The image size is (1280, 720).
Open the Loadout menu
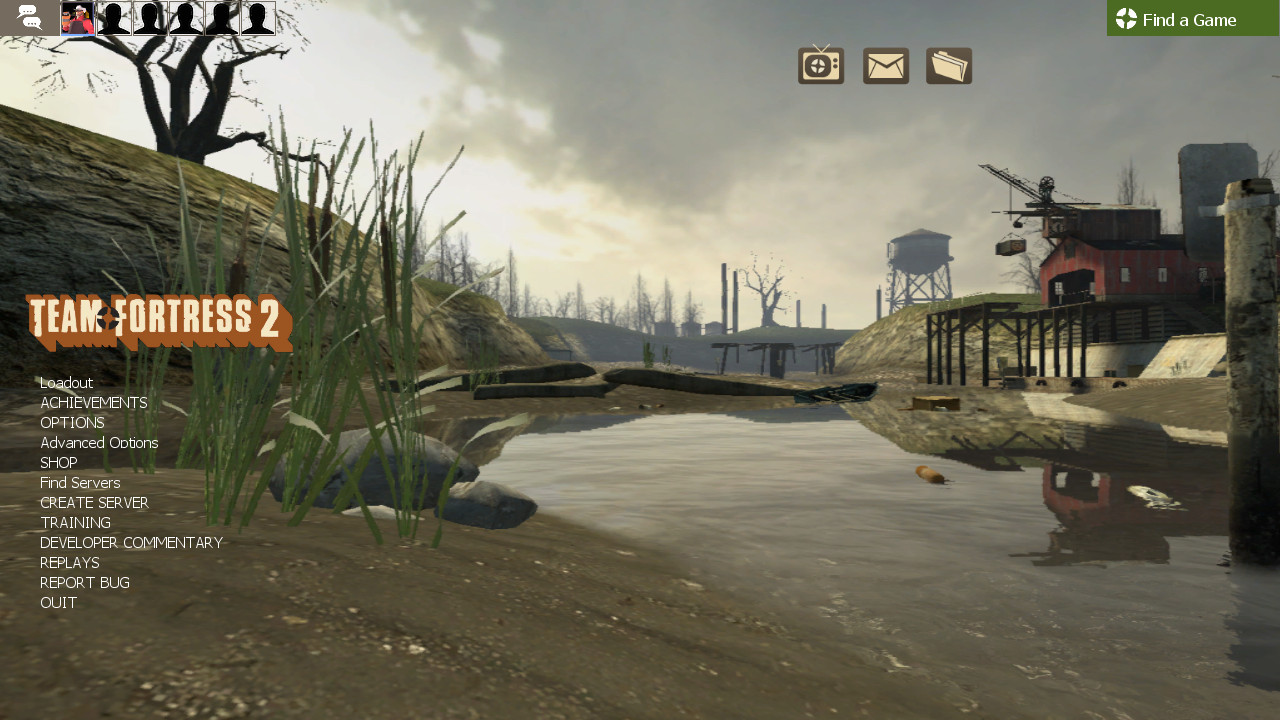pos(66,382)
